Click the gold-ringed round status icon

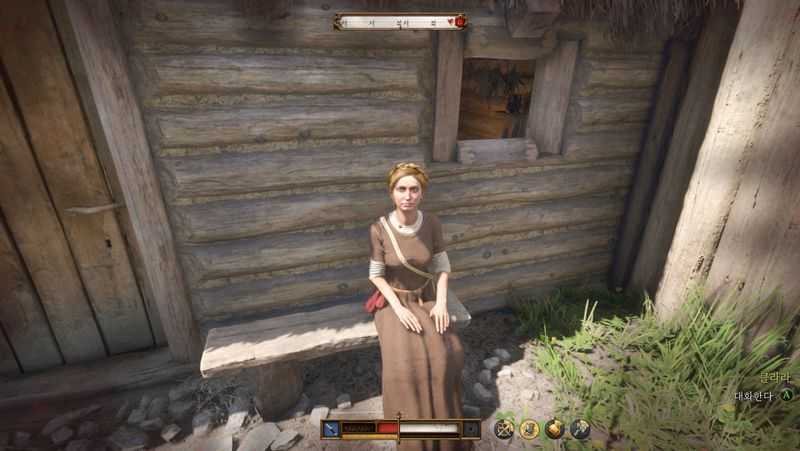pyautogui.click(x=529, y=429)
